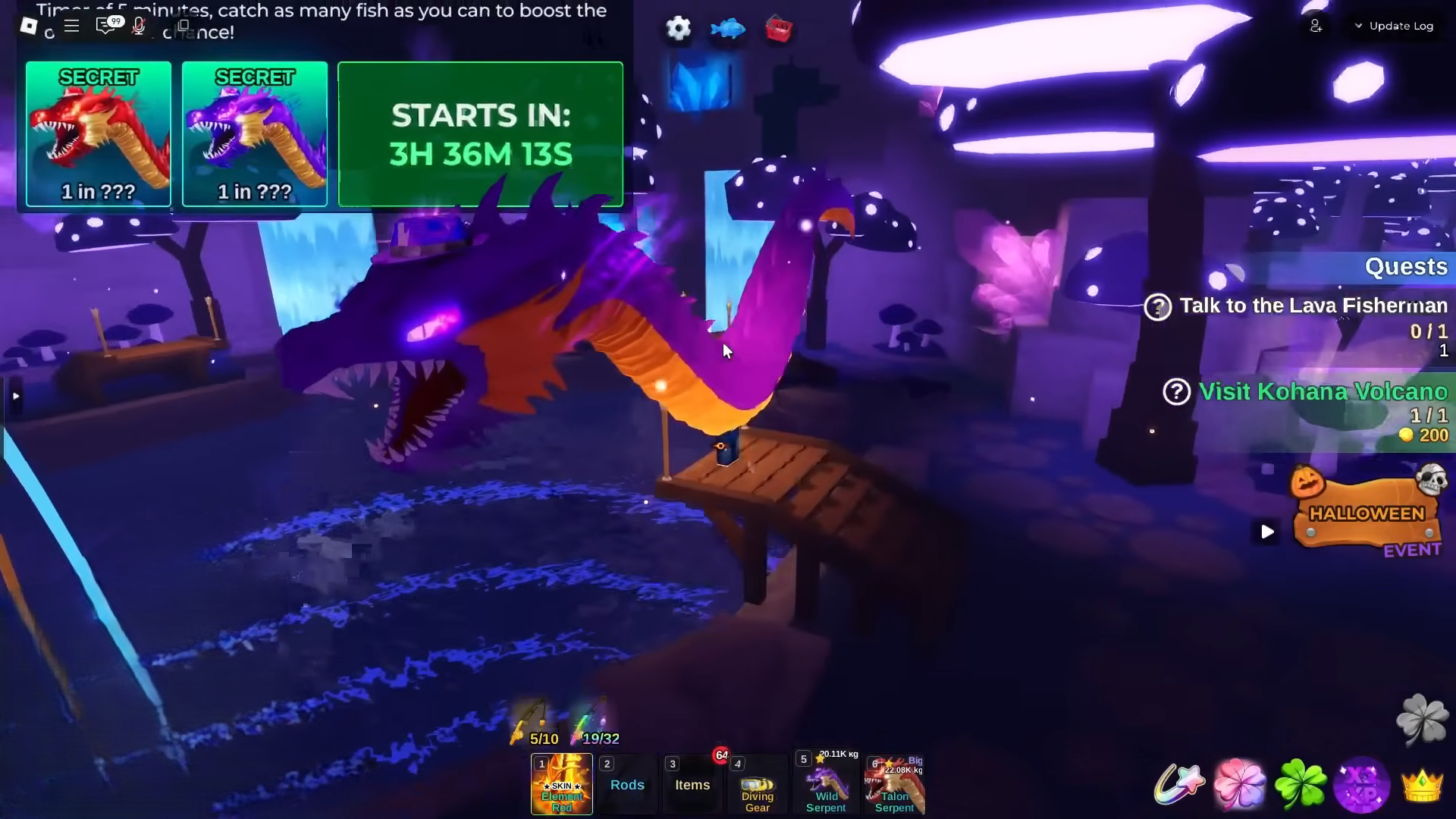The height and width of the screenshot is (819, 1456).
Task: Toggle the chat bubble with 99 notifications
Action: click(105, 25)
